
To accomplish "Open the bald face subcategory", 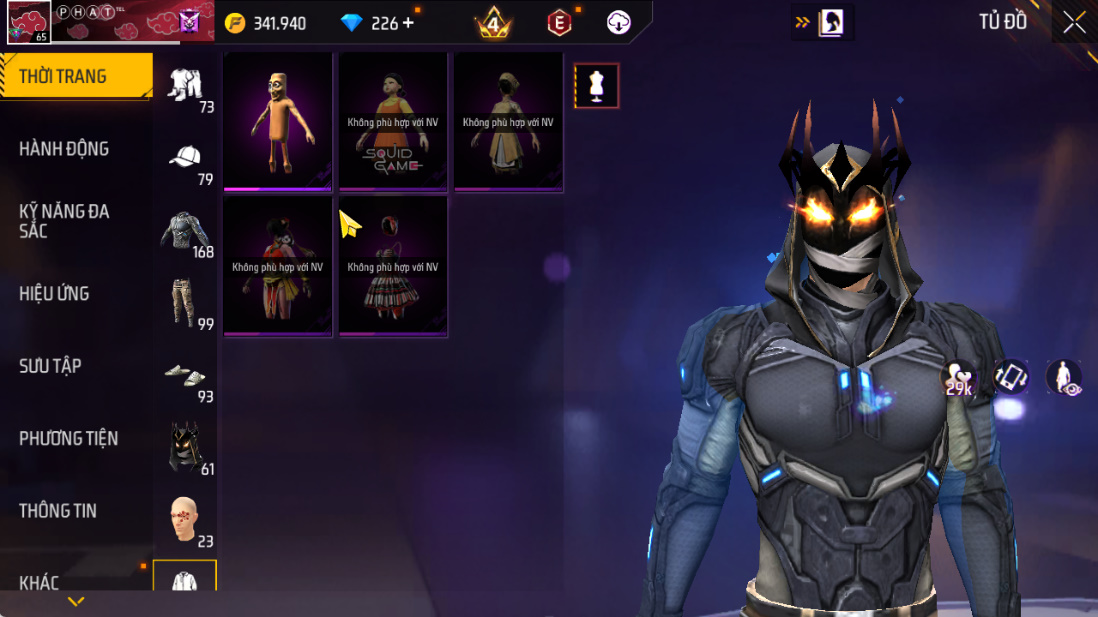I will (186, 519).
